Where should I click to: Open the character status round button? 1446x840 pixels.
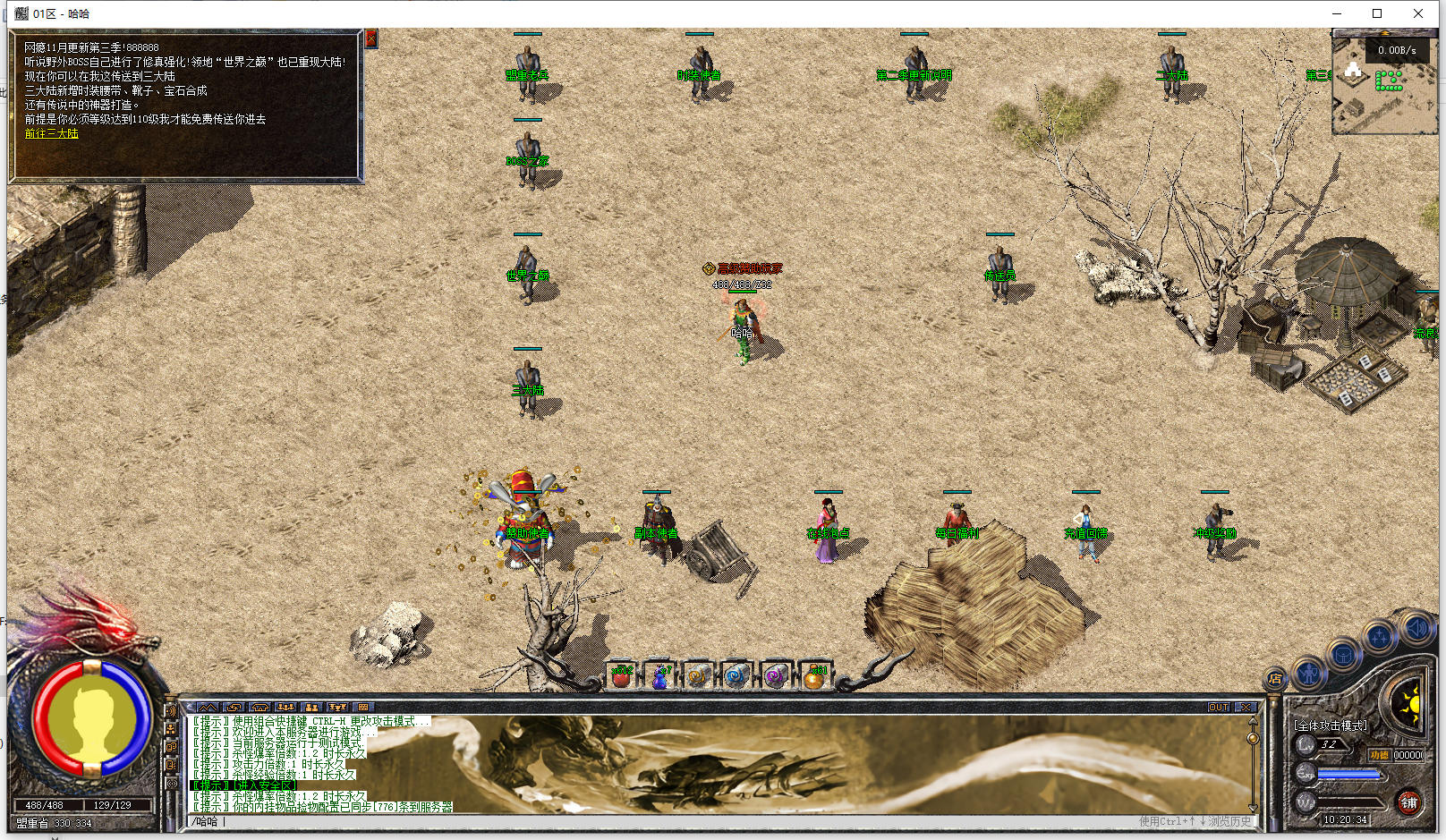pyautogui.click(x=1310, y=672)
